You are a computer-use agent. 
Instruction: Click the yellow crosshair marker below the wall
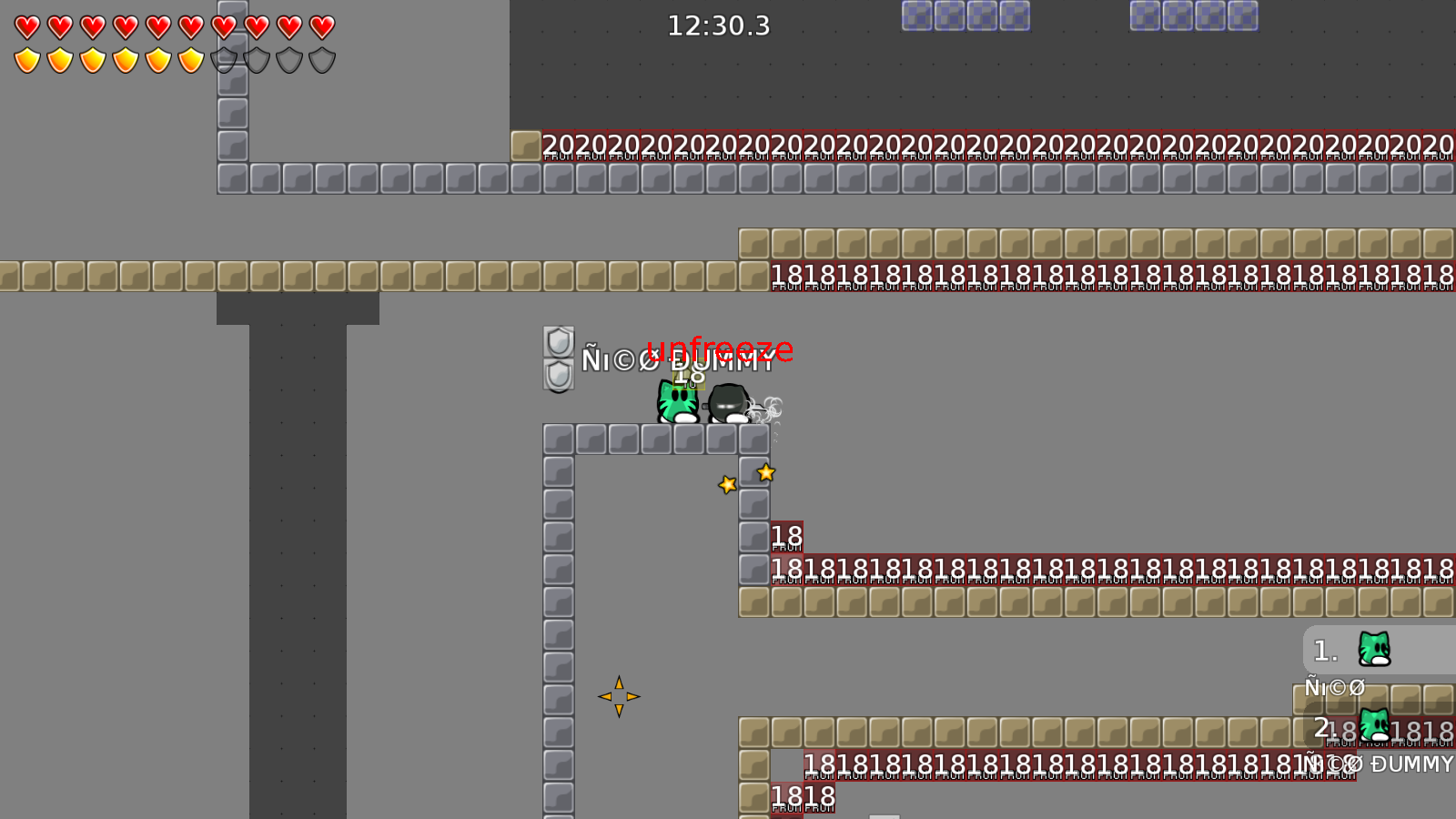click(x=619, y=696)
